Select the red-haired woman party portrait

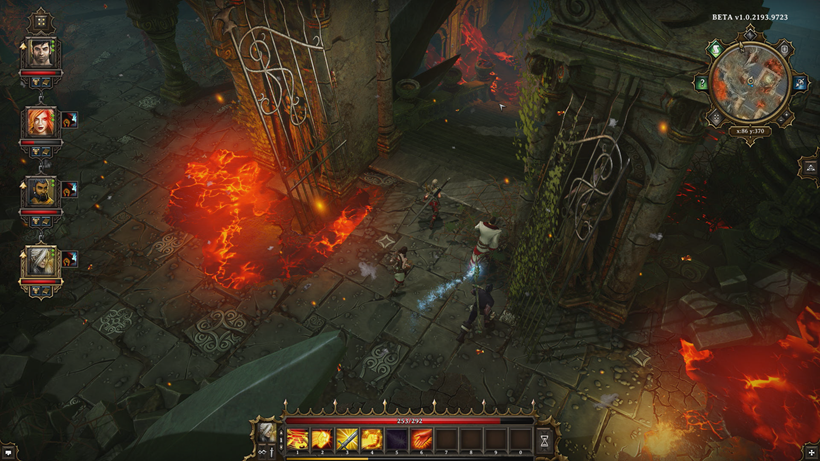(x=41, y=122)
